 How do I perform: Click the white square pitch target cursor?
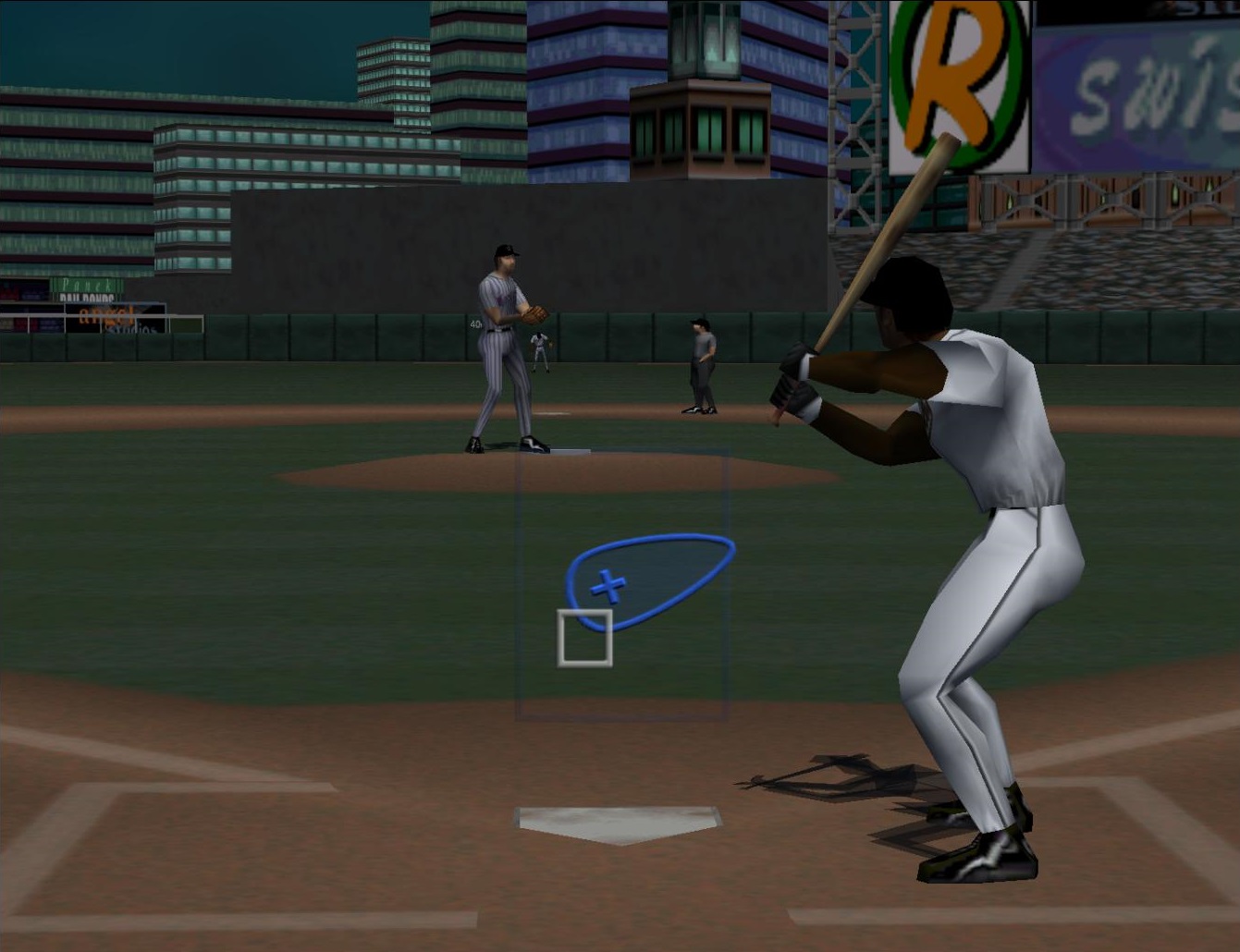tap(584, 637)
